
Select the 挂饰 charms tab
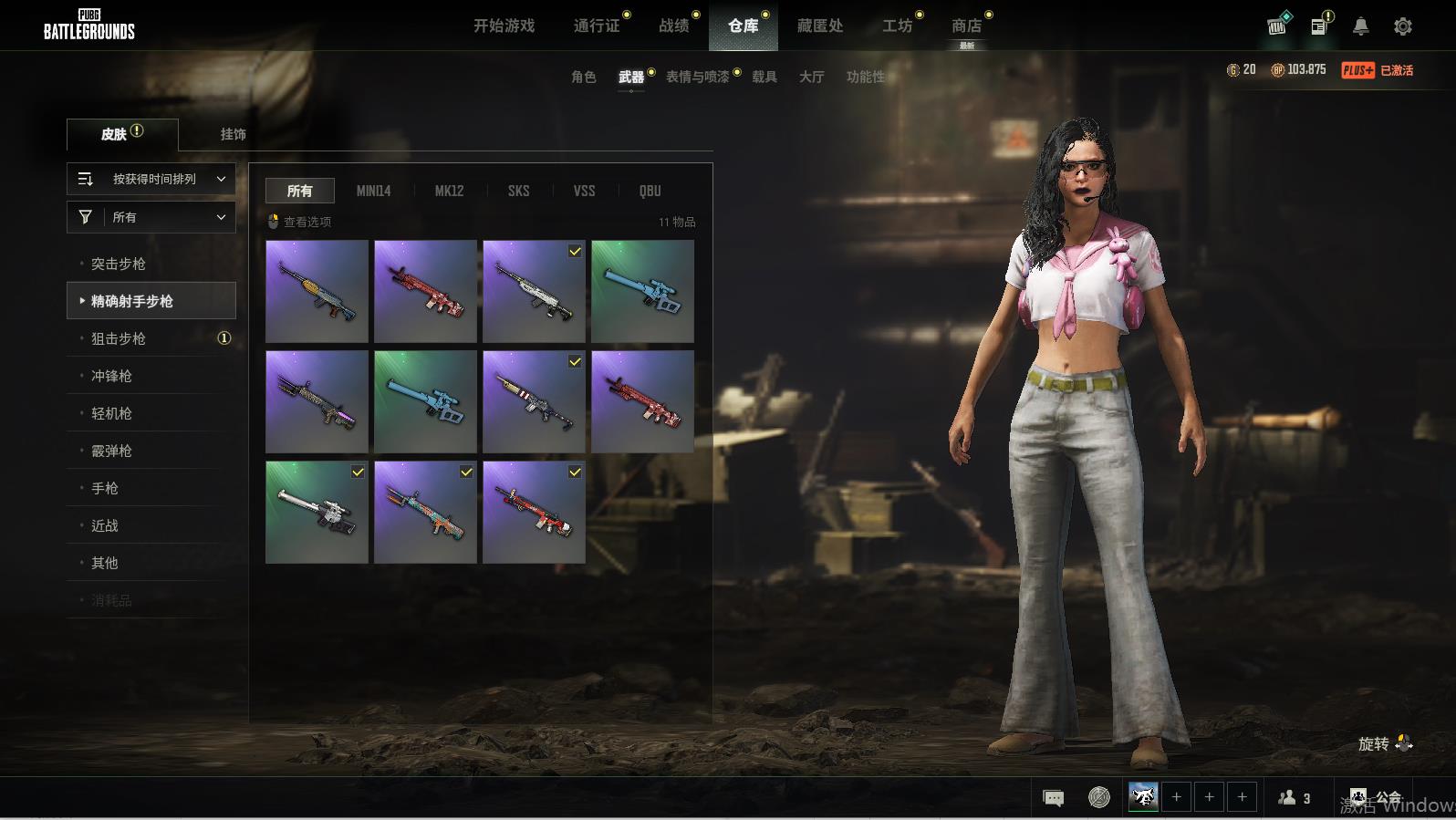[x=233, y=134]
